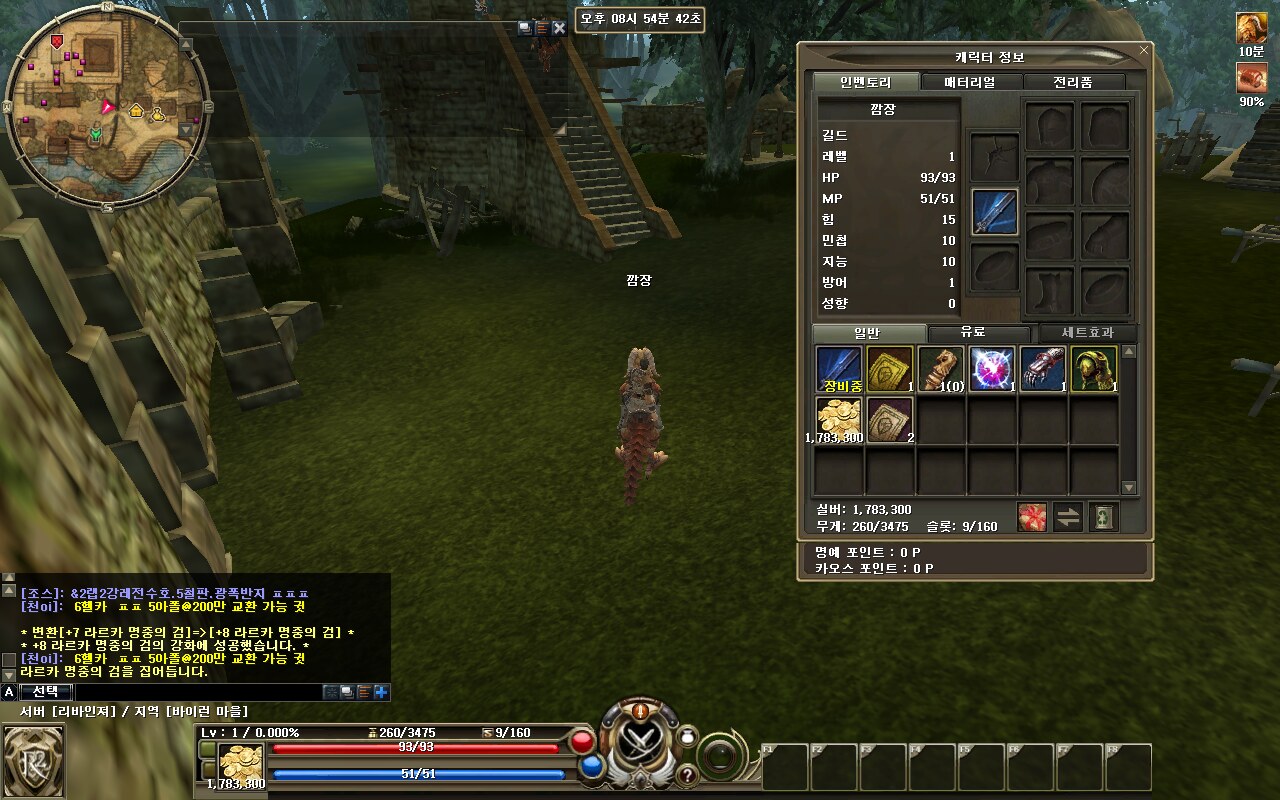Screen dimensions: 1280x800
Task: Open the inventory trash bin button
Action: point(1103,517)
